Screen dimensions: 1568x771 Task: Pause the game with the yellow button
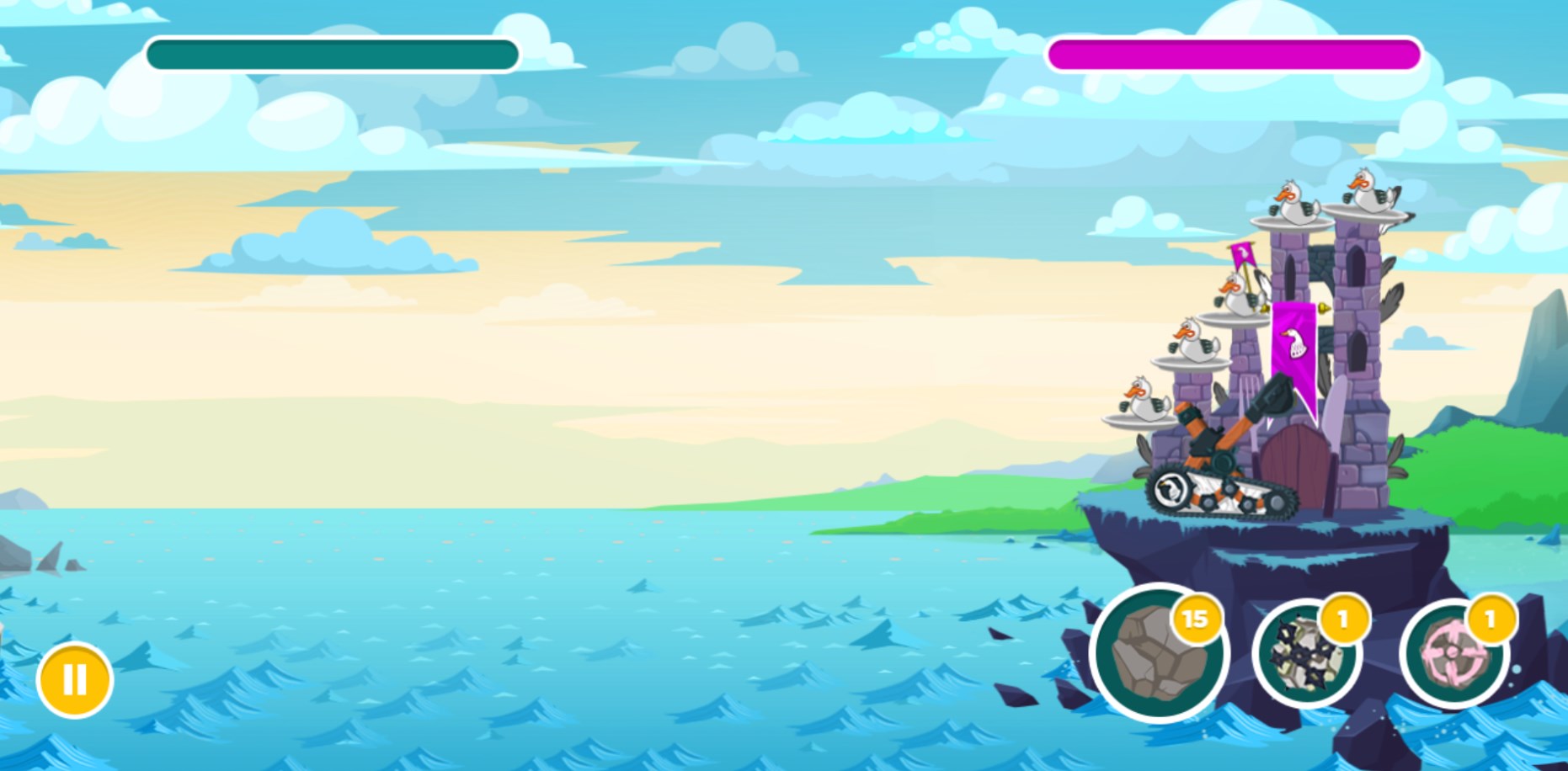(74, 679)
